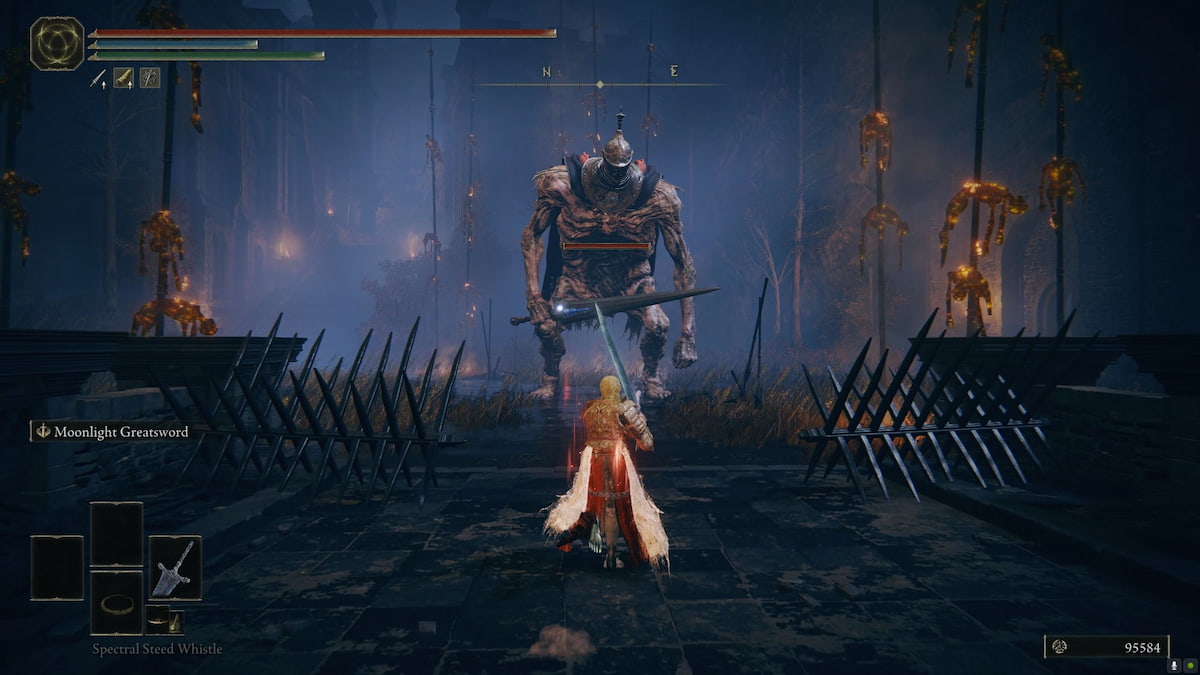Click the Great Rune emblem icon
1200x675 pixels.
[56, 44]
